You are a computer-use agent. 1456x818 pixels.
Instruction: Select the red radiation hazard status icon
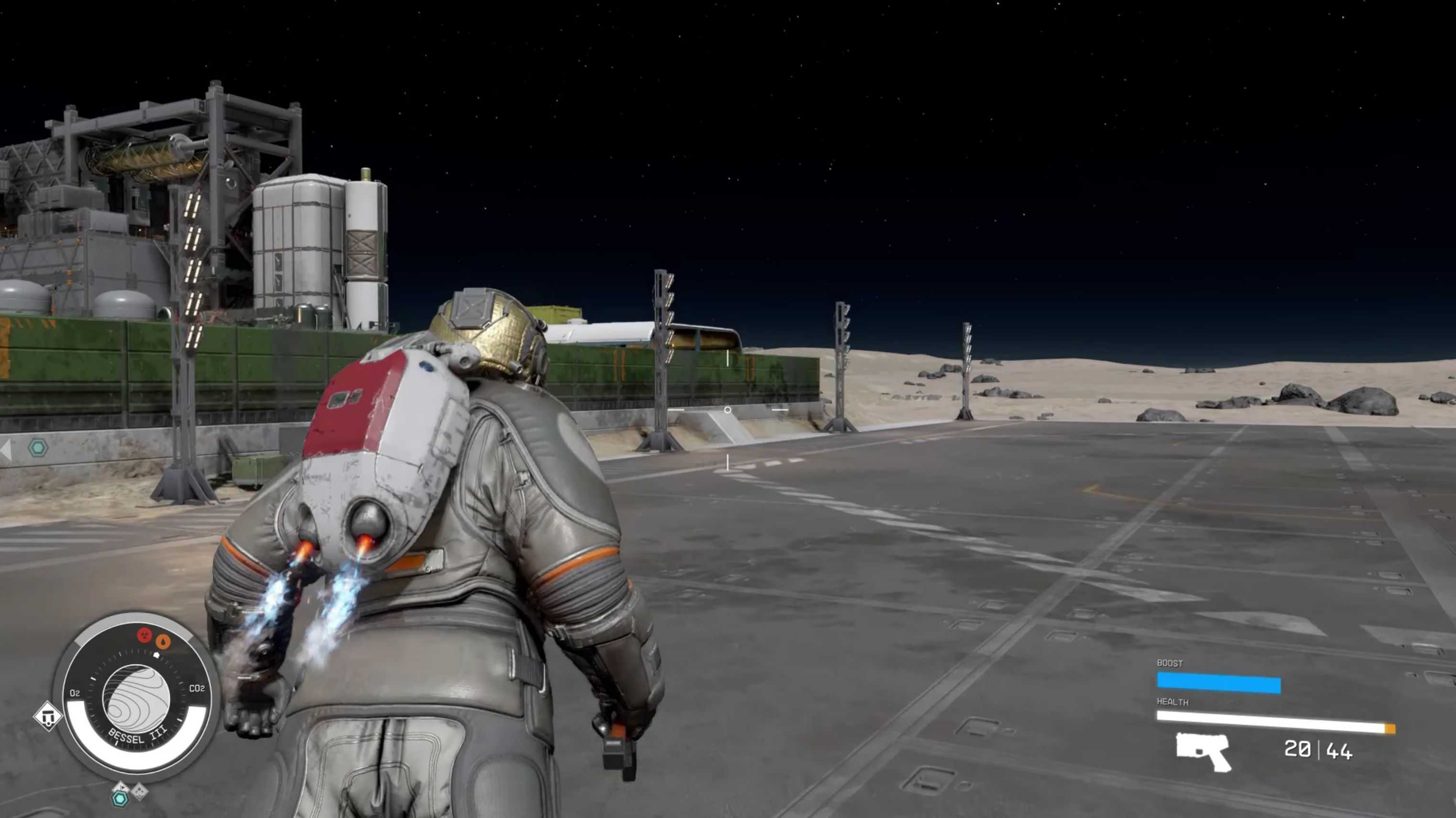click(145, 634)
